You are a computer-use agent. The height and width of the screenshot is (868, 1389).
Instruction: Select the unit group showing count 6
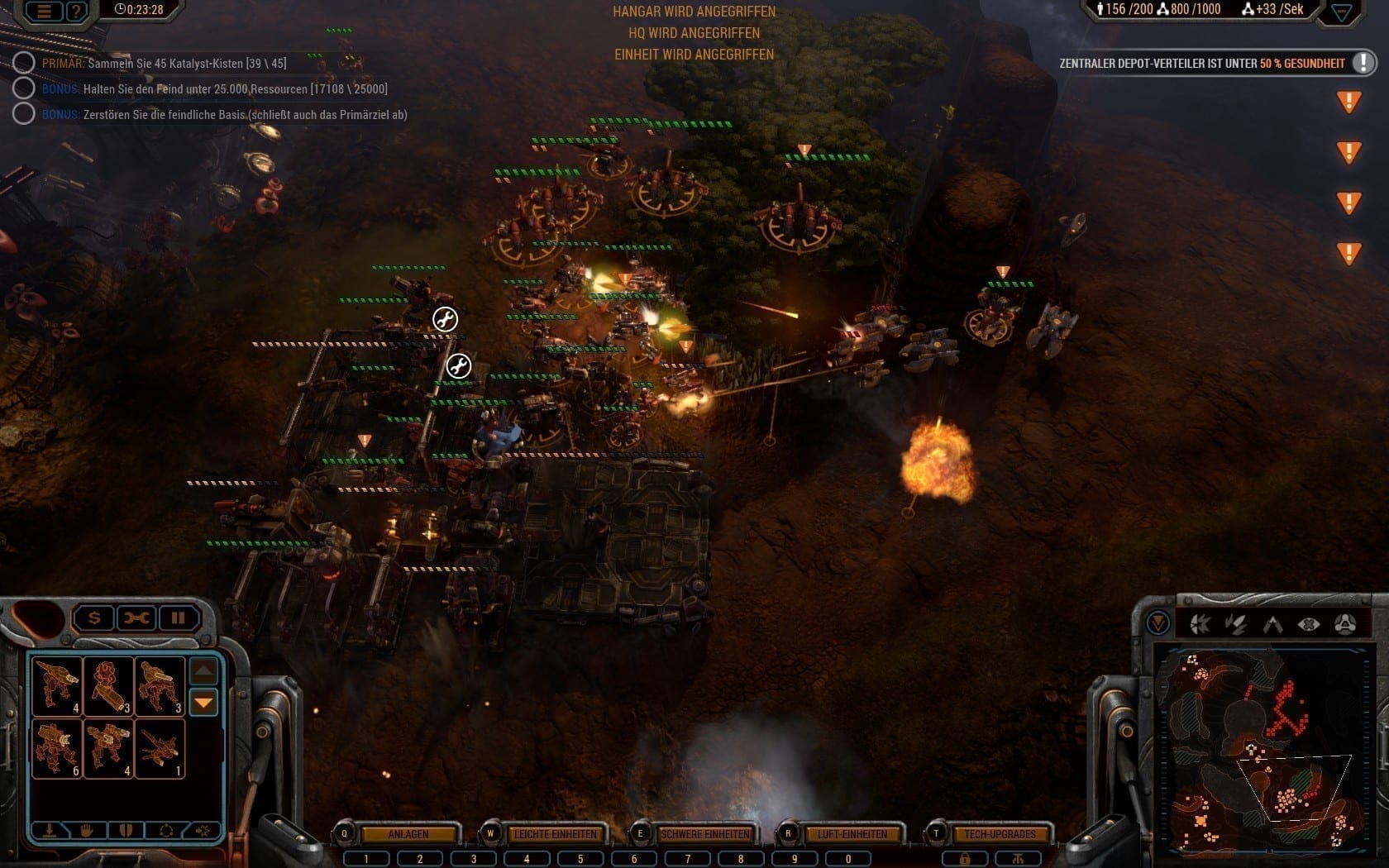click(x=56, y=747)
